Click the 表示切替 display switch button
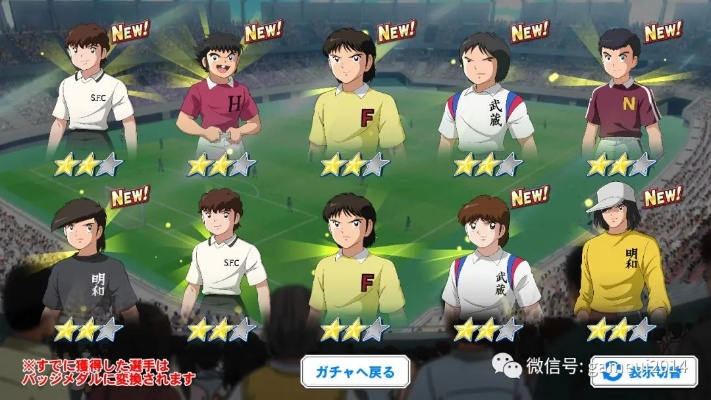Screen dimensions: 711x400 [650, 372]
